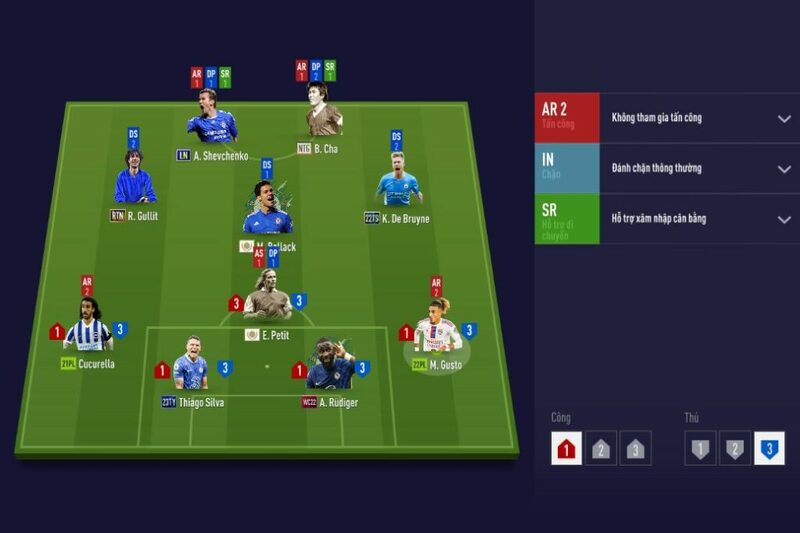This screenshot has width=800, height=533.
Task: Set Thủ defense level to 2
Action: pos(735,449)
